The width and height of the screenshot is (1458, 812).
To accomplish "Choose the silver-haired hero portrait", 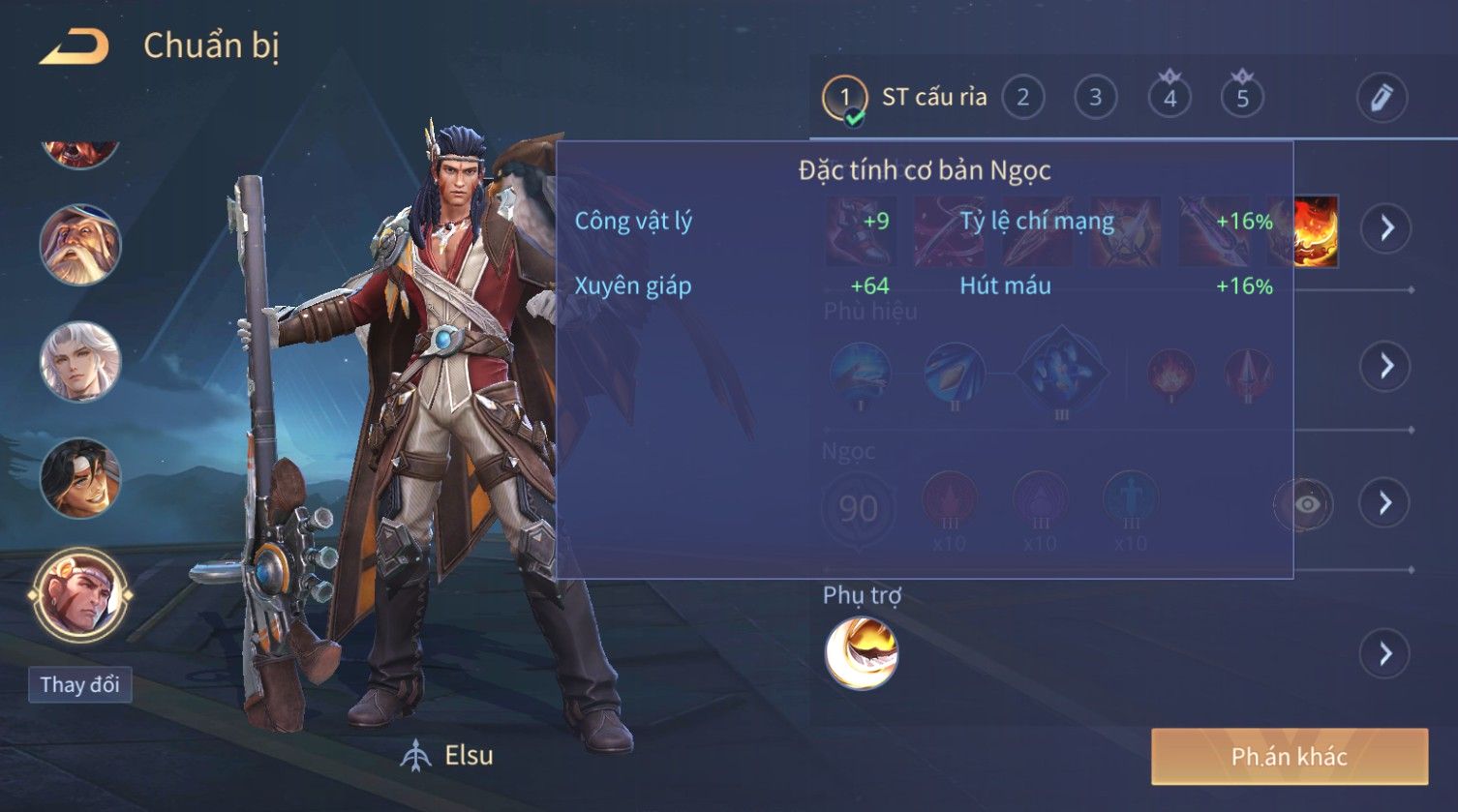I will [x=79, y=361].
